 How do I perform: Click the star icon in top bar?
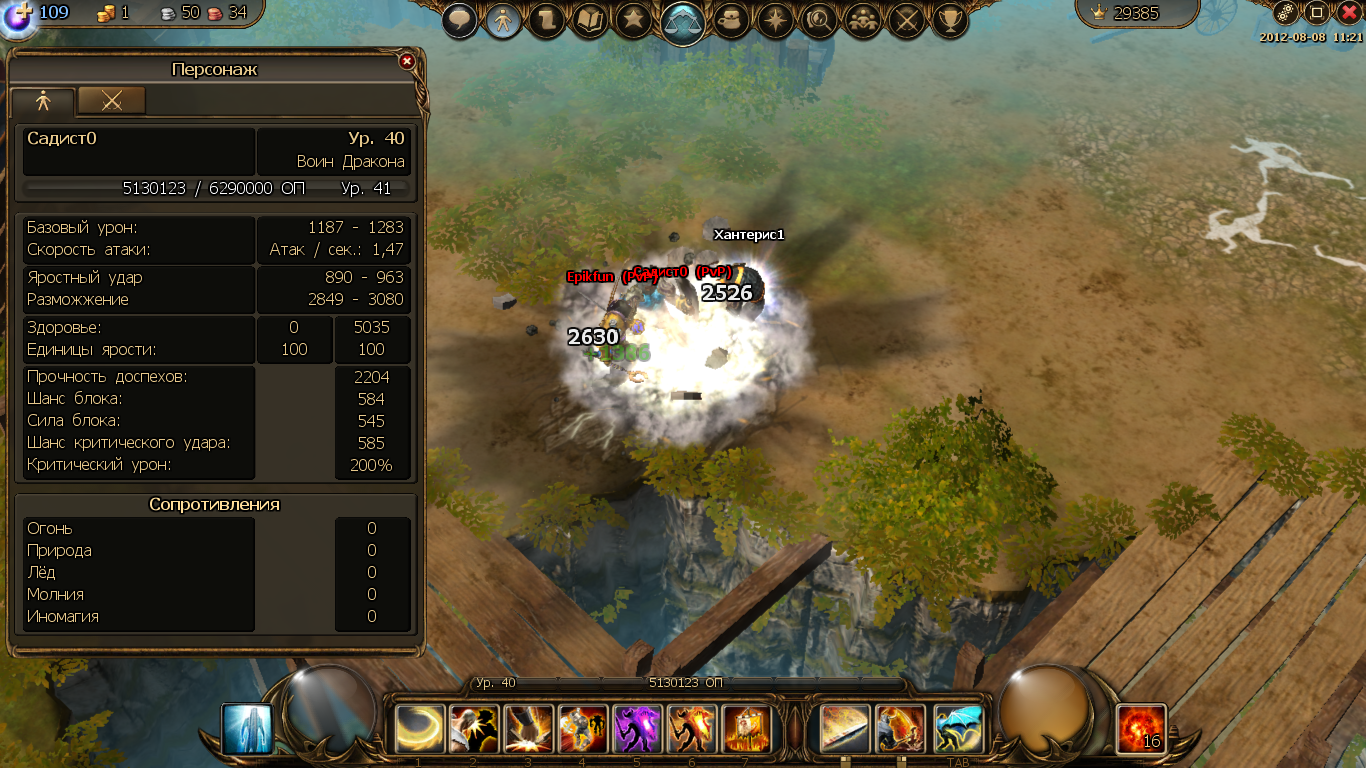pyautogui.click(x=634, y=19)
